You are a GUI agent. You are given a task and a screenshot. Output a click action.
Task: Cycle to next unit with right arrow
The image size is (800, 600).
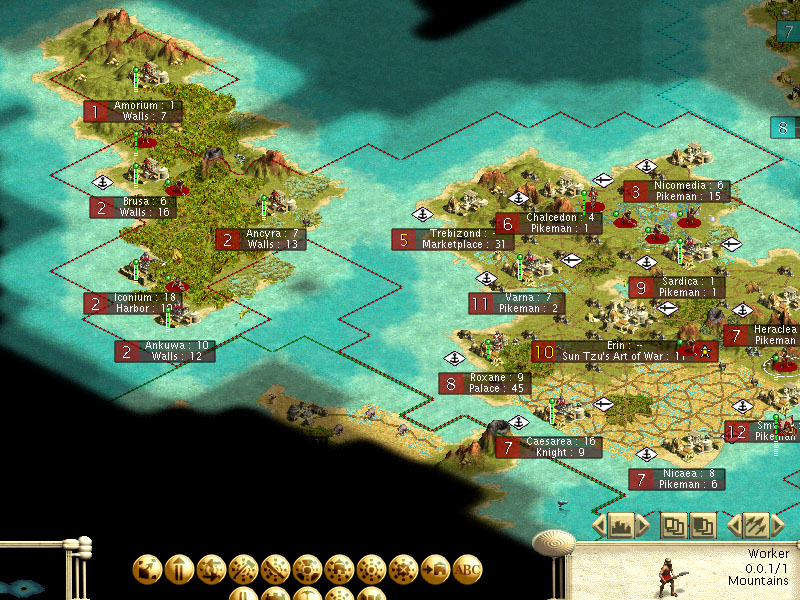778,524
